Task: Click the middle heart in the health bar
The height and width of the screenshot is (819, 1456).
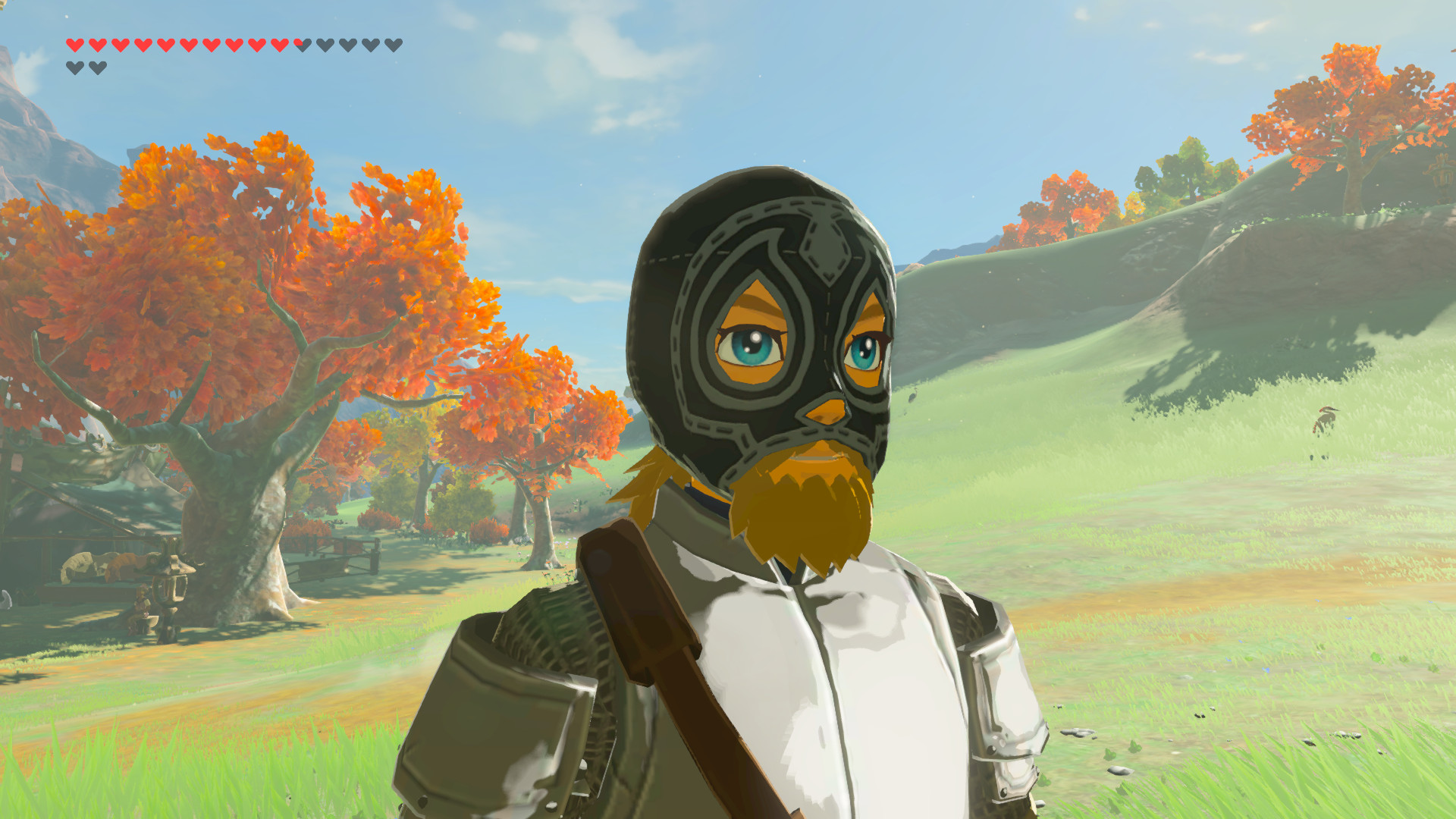Action: pyautogui.click(x=256, y=45)
